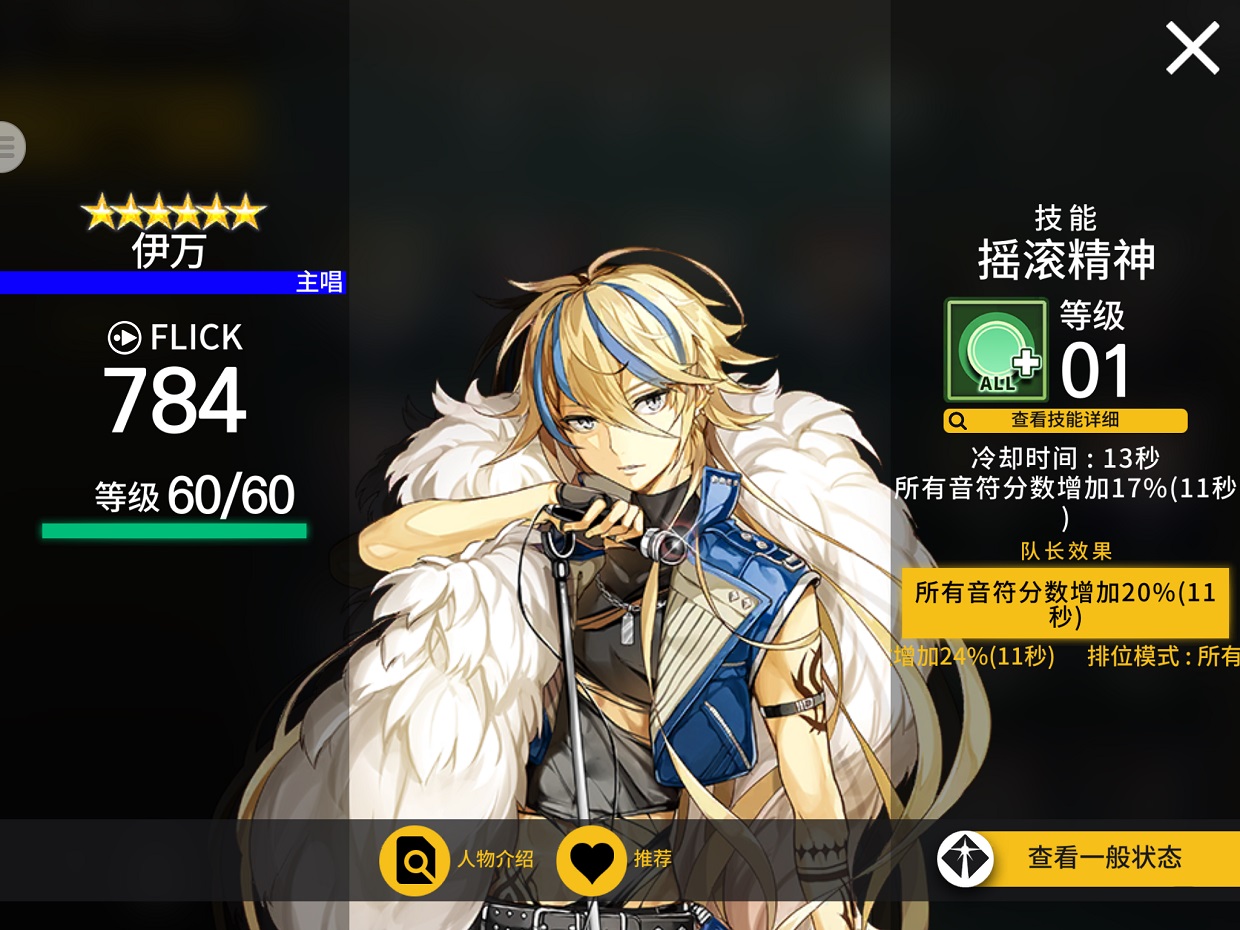Open 查看技能详细 skill details

point(1065,421)
